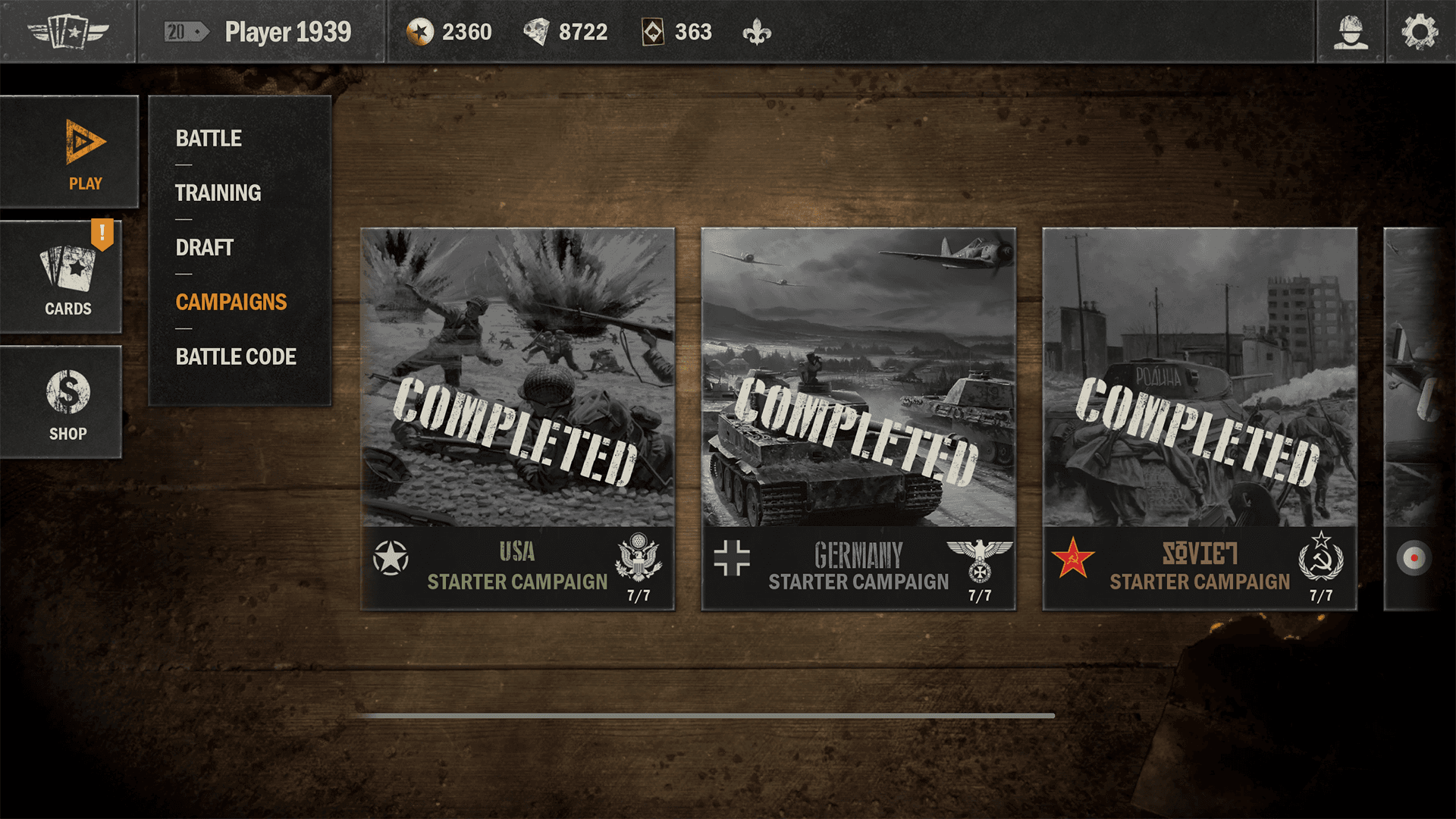Click the Player 1939 name banner
Viewport: 1456px width, 819px height.
click(x=287, y=32)
